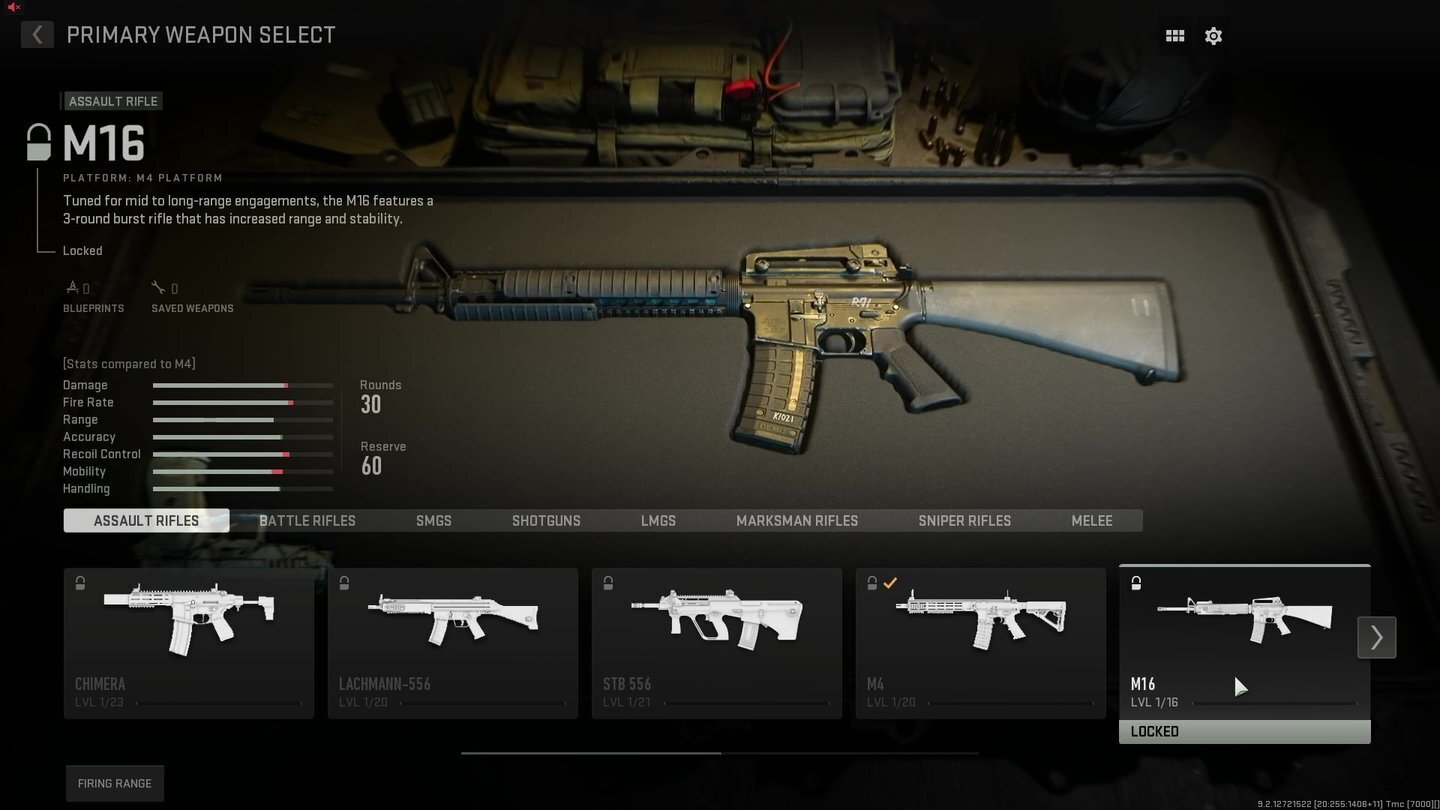The height and width of the screenshot is (810, 1440).
Task: Open the loadout grid view icon
Action: [x=1174, y=35]
